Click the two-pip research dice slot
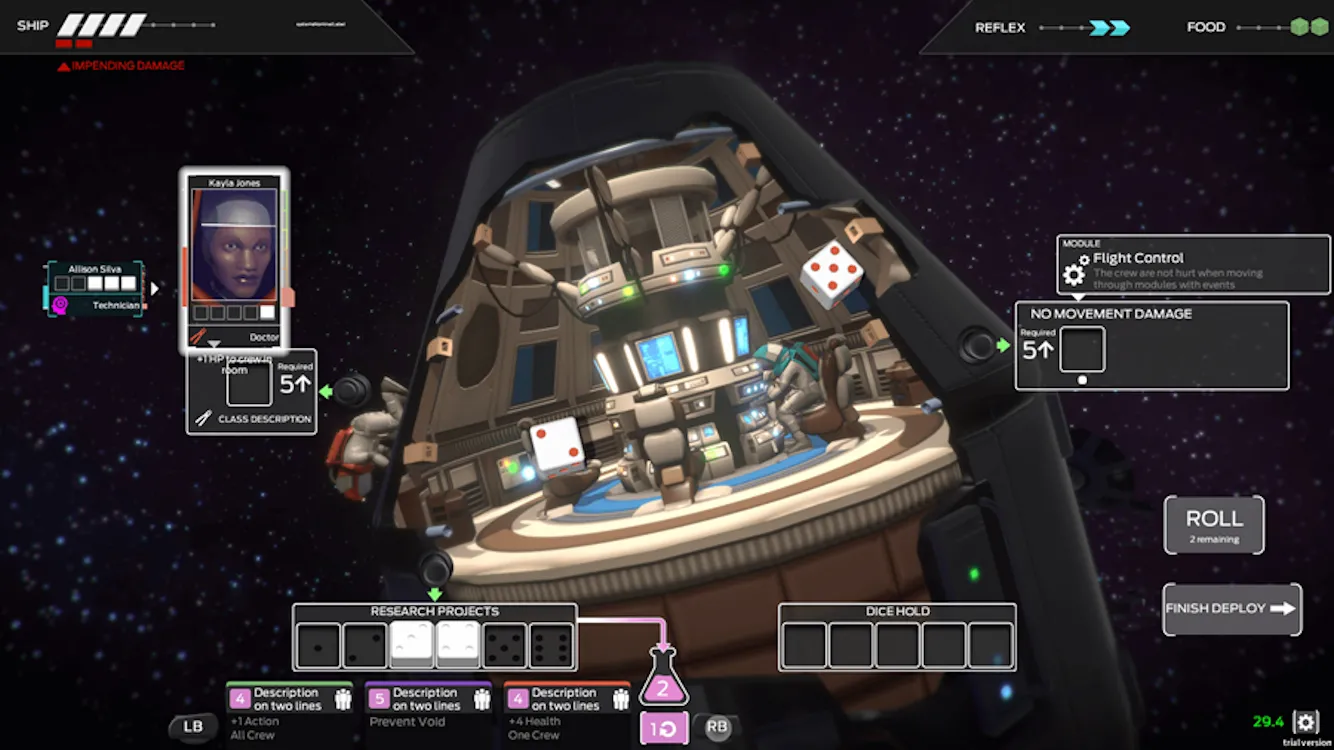 pyautogui.click(x=365, y=646)
